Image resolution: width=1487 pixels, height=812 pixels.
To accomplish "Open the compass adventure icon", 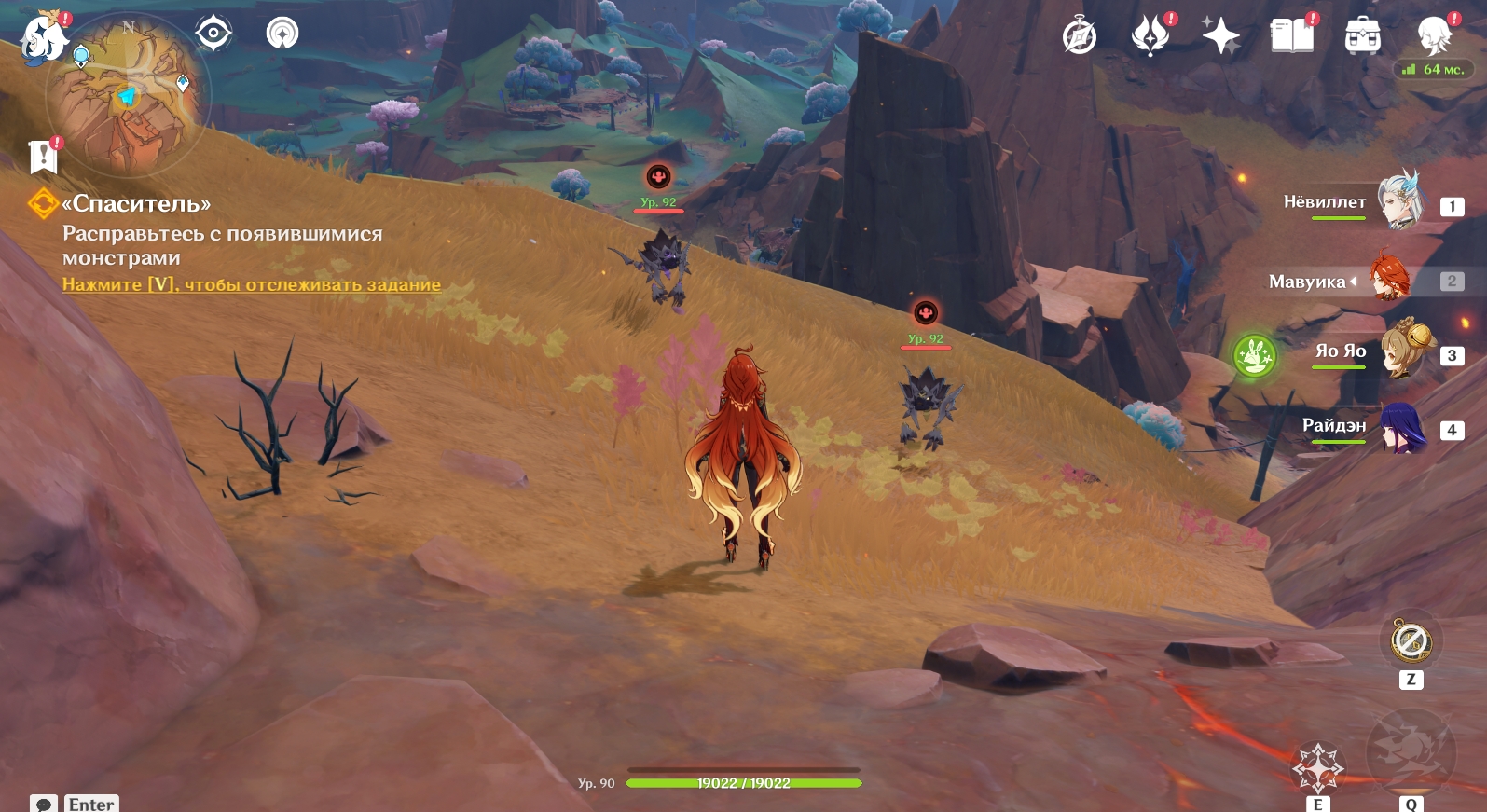I will point(1080,37).
